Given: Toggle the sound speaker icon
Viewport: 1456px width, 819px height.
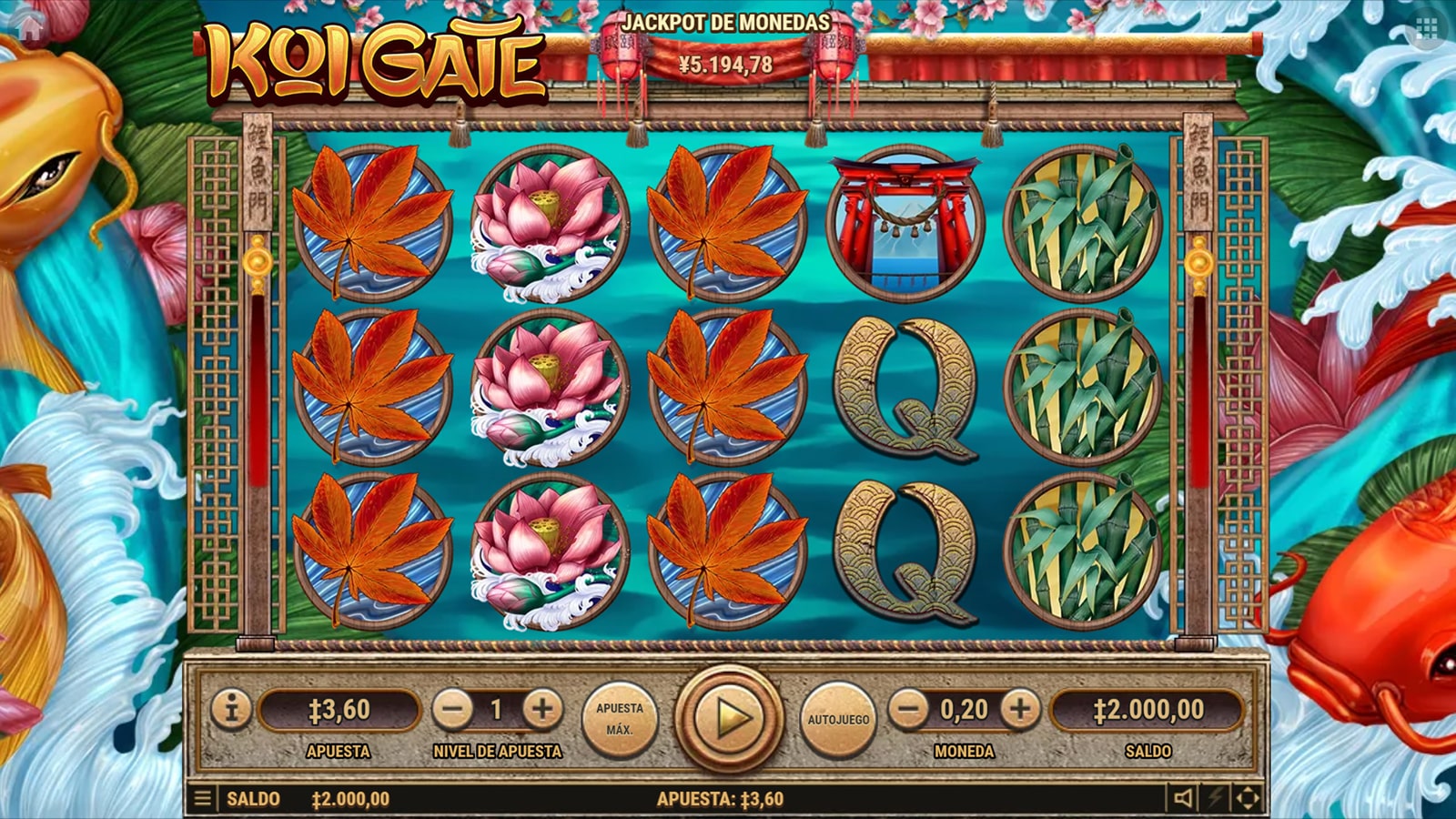Looking at the screenshot, I should 1183,799.
